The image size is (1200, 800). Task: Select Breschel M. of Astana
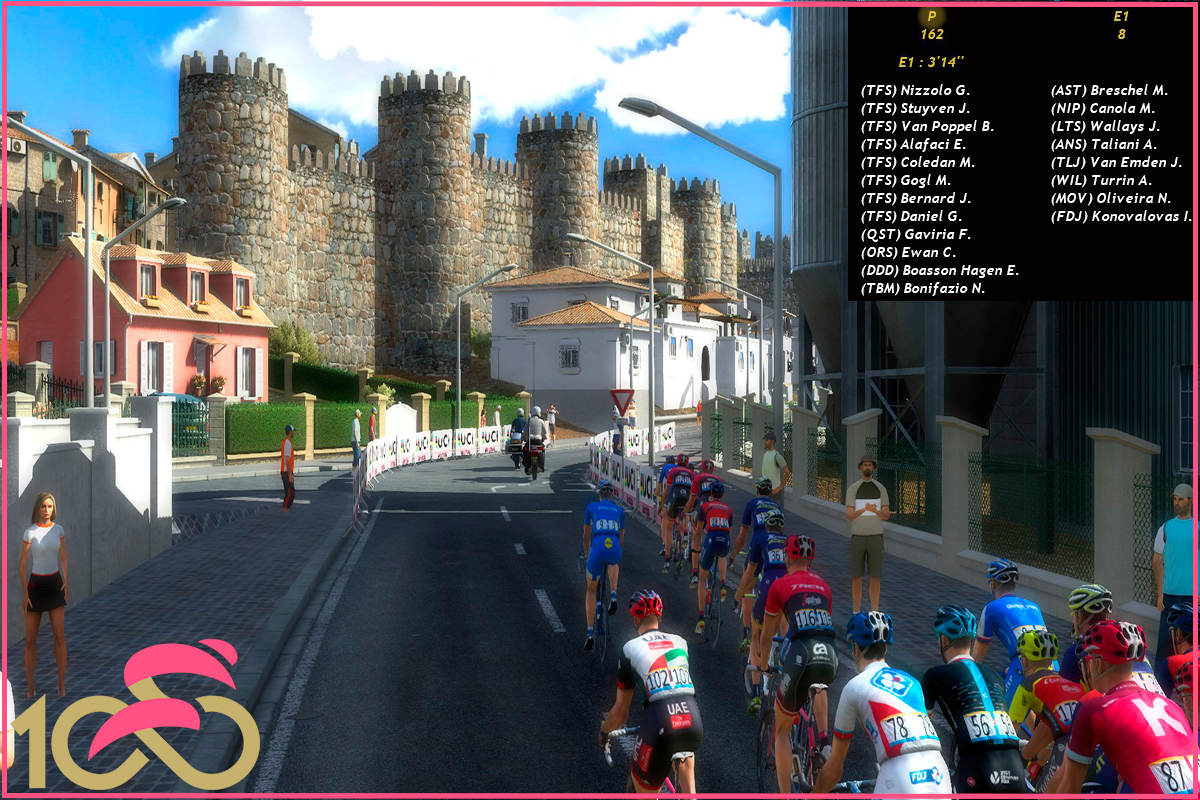[1109, 90]
